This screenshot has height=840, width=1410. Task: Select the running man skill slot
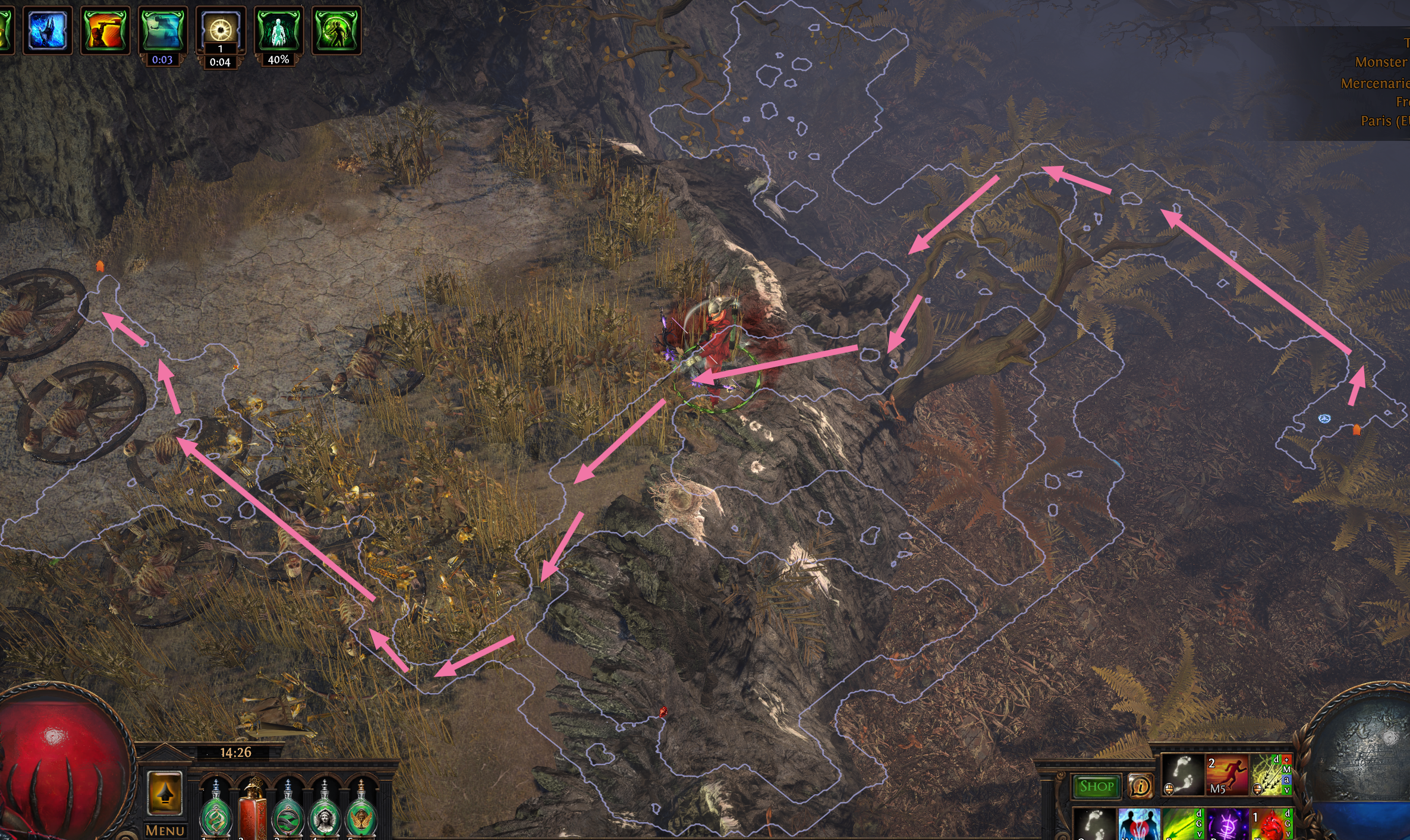pos(1227,775)
